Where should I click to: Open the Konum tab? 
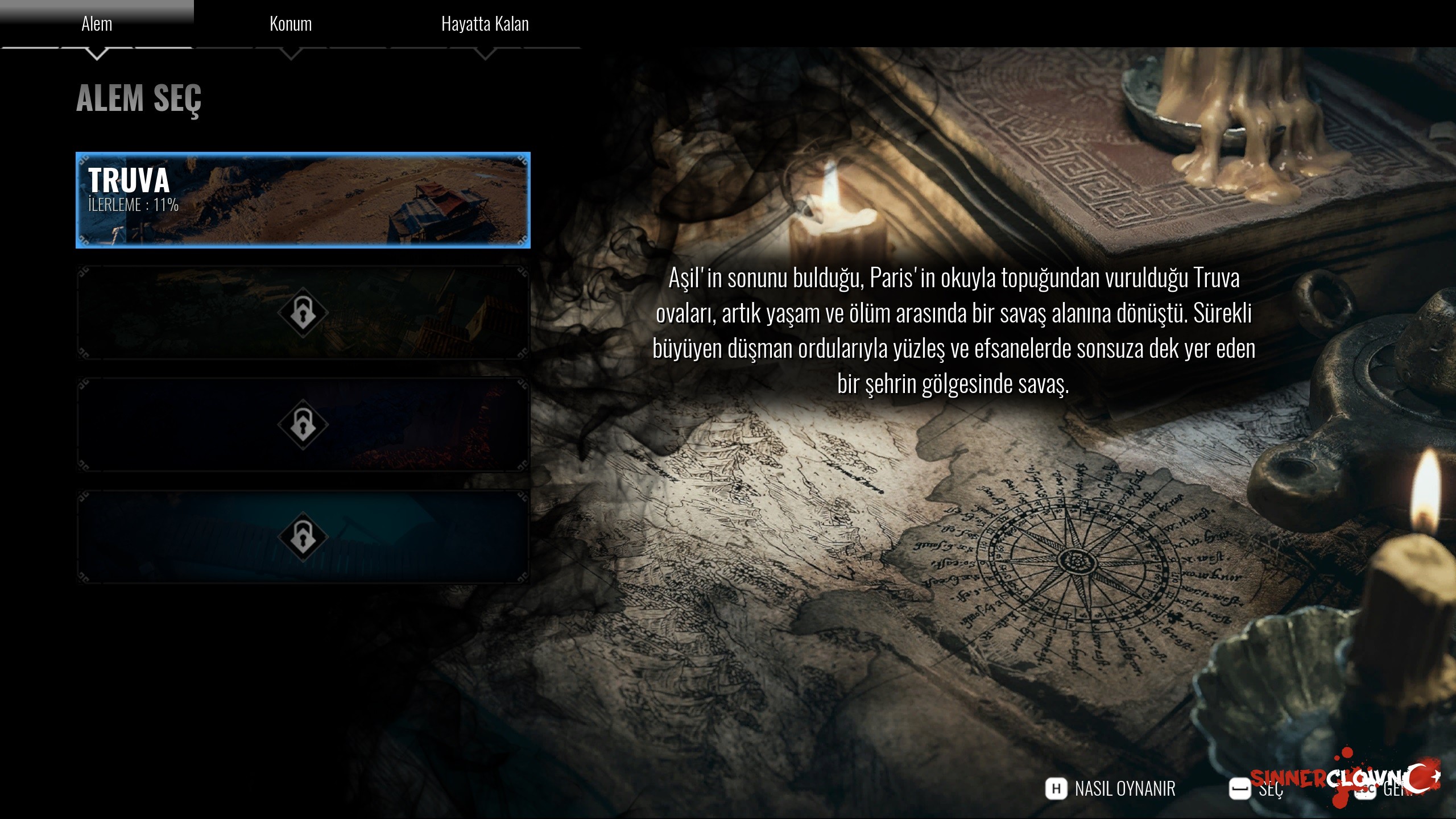click(291, 24)
